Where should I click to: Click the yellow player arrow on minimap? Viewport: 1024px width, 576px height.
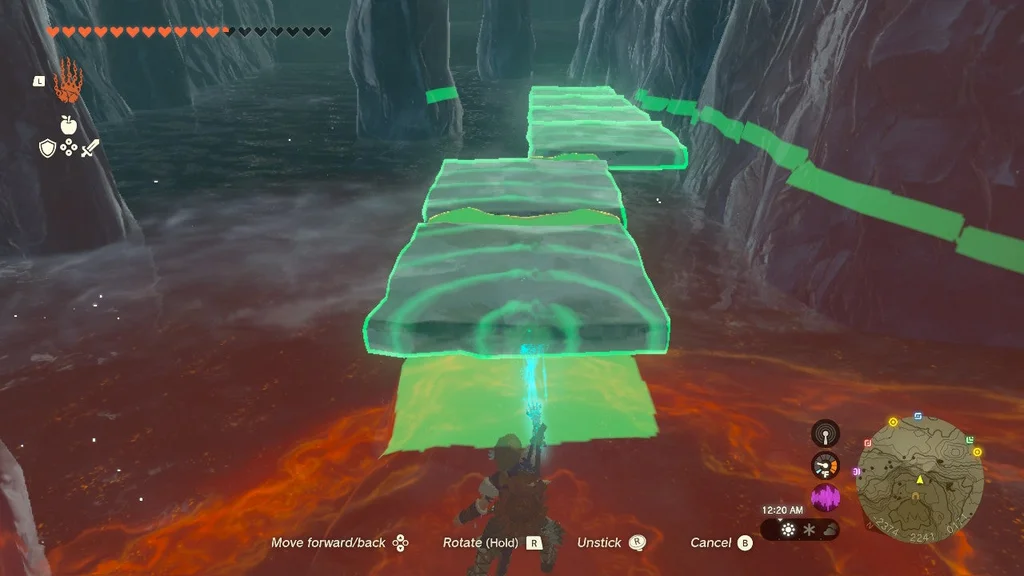[919, 480]
